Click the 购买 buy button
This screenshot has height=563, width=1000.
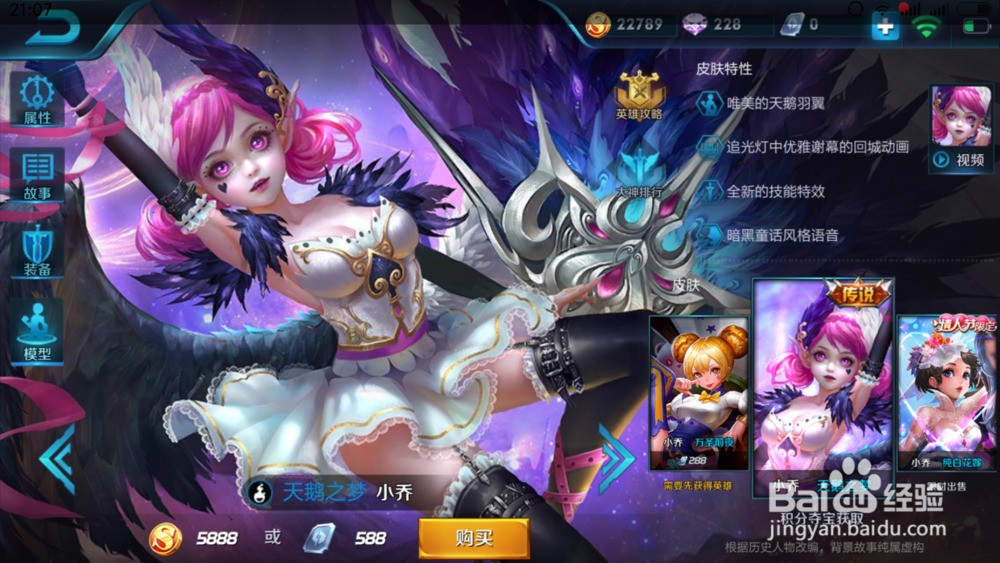pos(473,538)
